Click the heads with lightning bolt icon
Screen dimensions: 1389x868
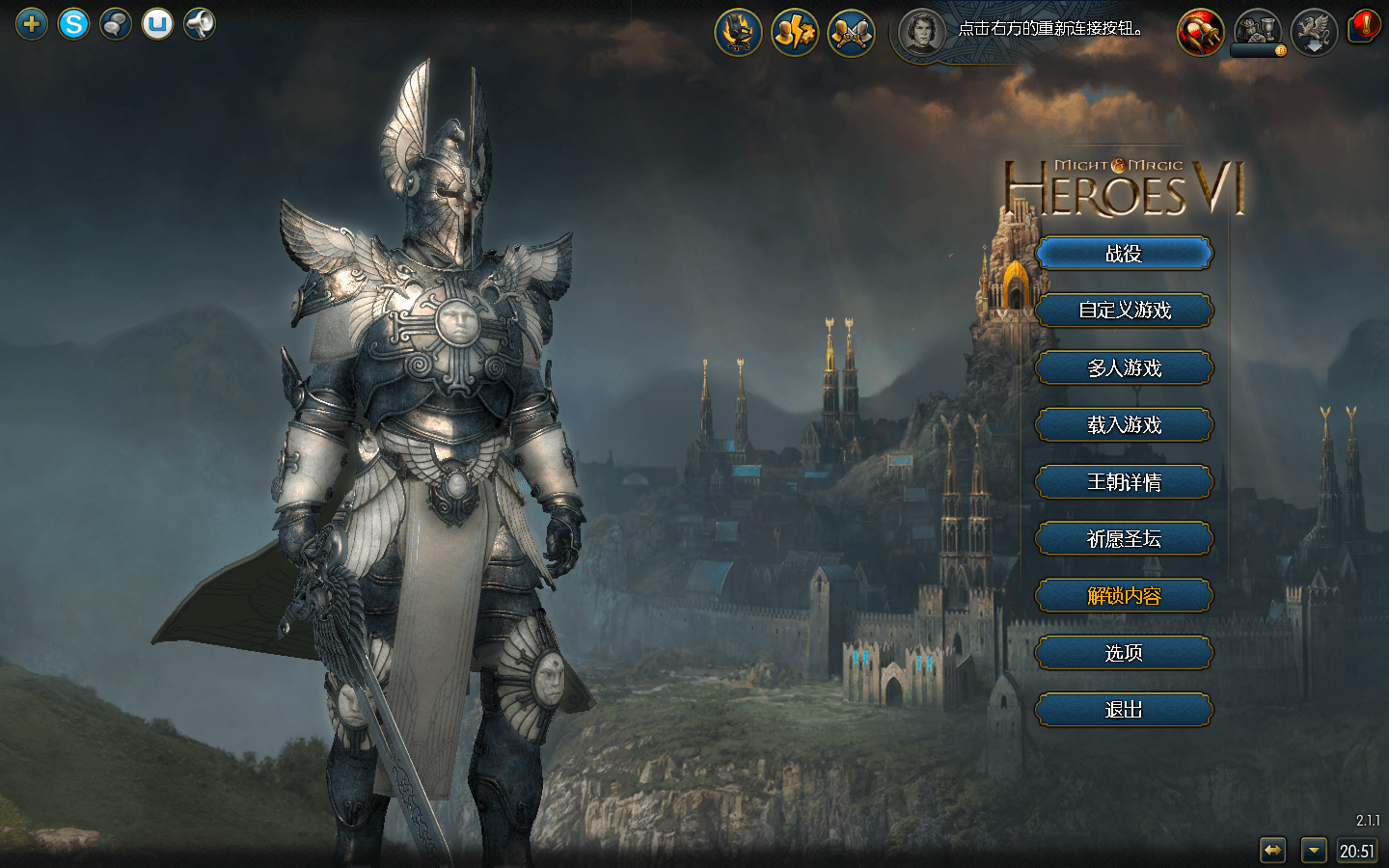[x=795, y=33]
